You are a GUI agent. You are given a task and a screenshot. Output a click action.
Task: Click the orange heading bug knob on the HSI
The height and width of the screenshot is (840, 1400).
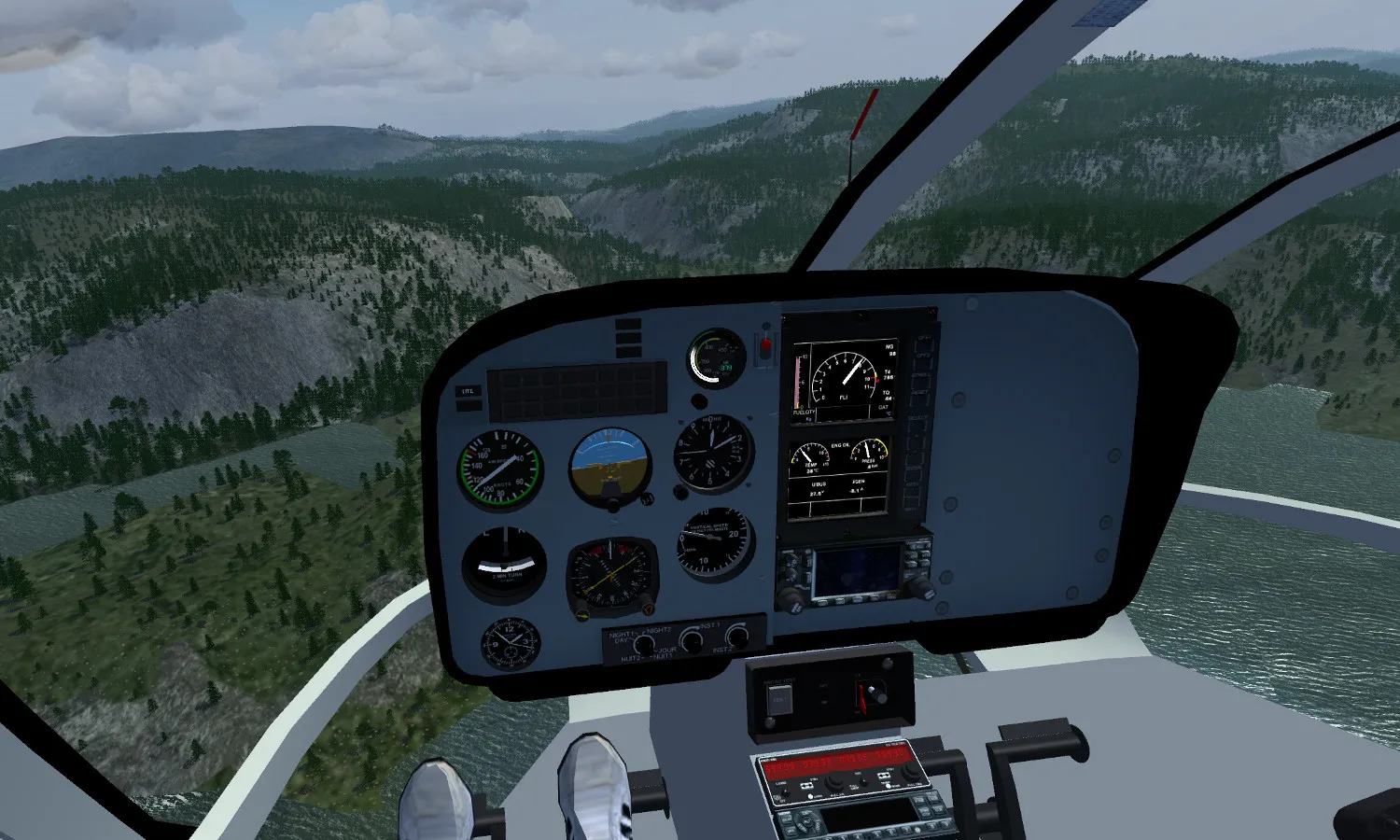pos(649,609)
